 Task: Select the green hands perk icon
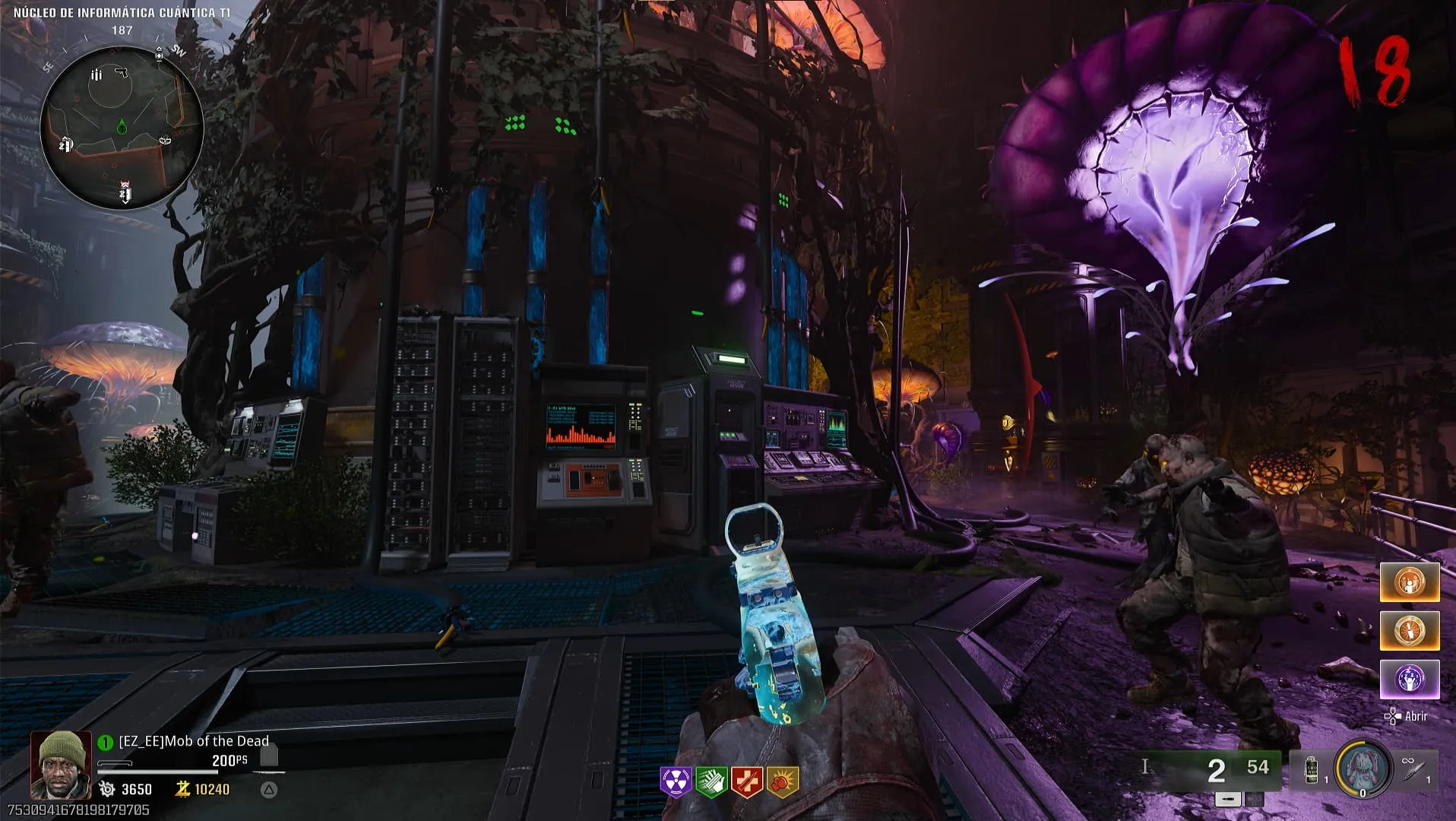click(711, 781)
